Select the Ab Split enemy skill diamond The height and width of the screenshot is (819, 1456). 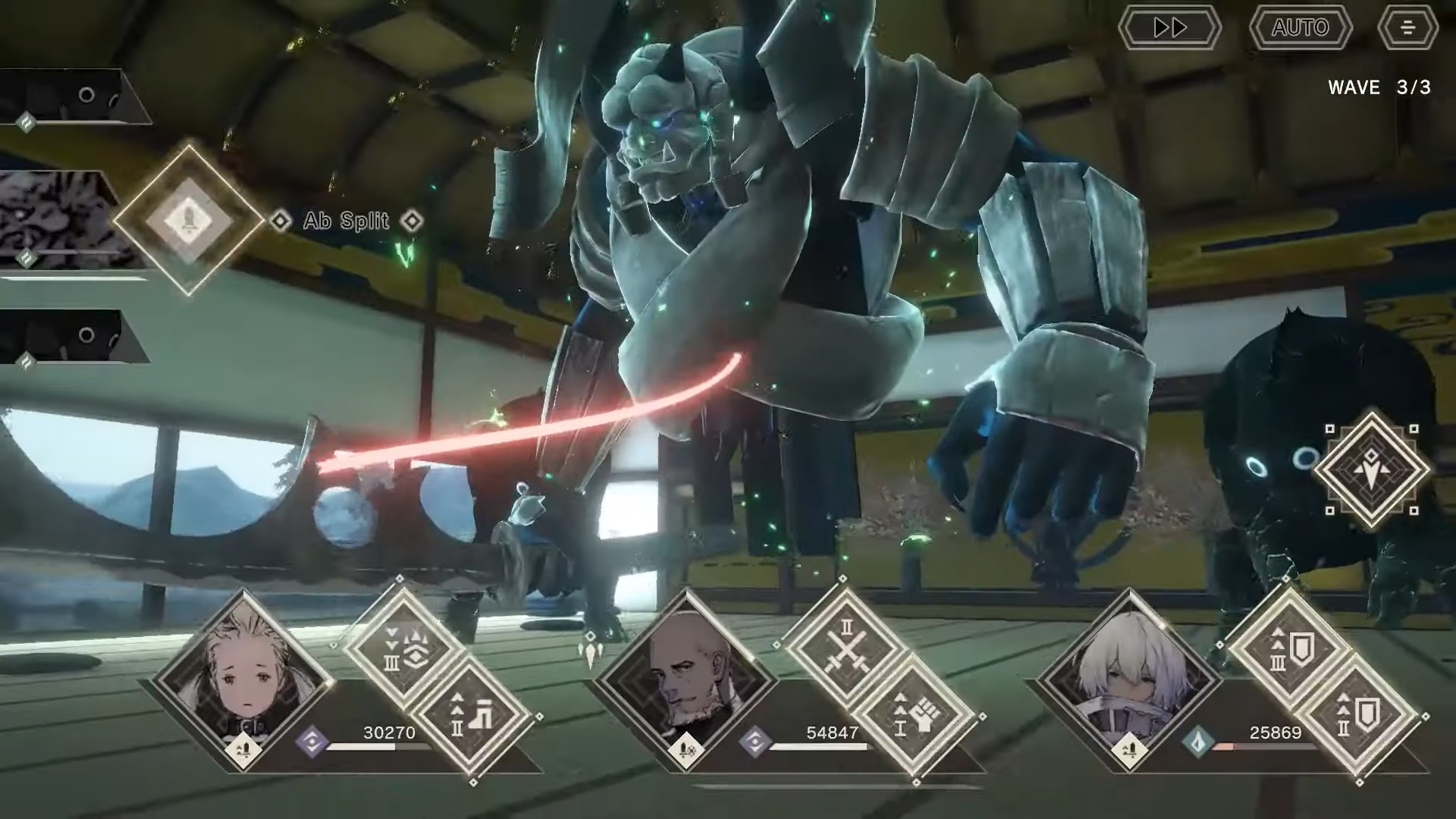point(187,220)
